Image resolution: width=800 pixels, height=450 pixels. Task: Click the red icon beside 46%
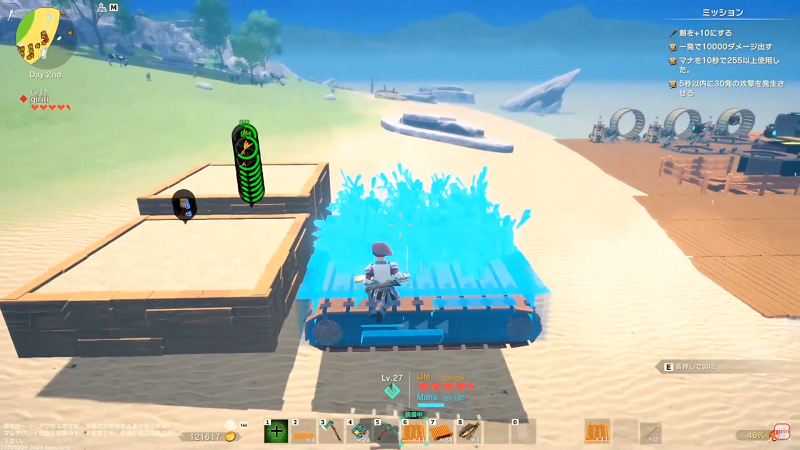pyautogui.click(x=781, y=433)
